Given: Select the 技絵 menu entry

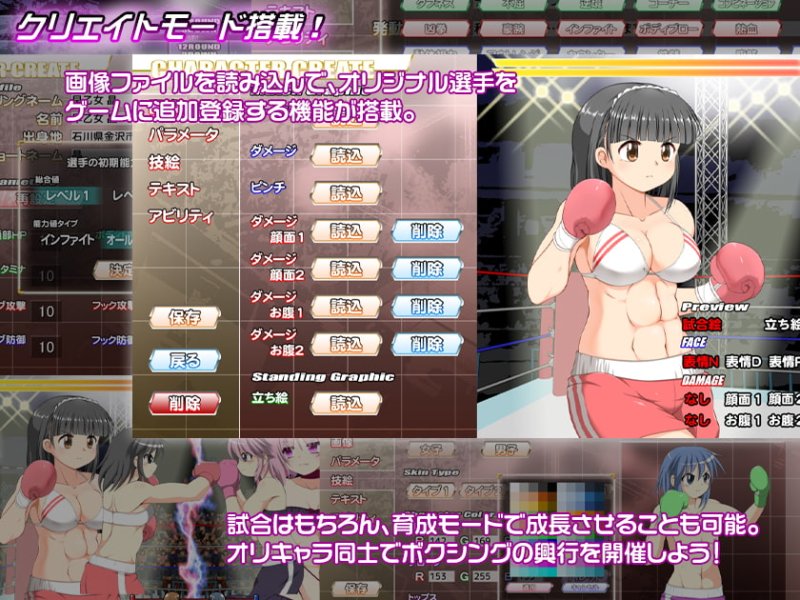Looking at the screenshot, I should tap(164, 162).
